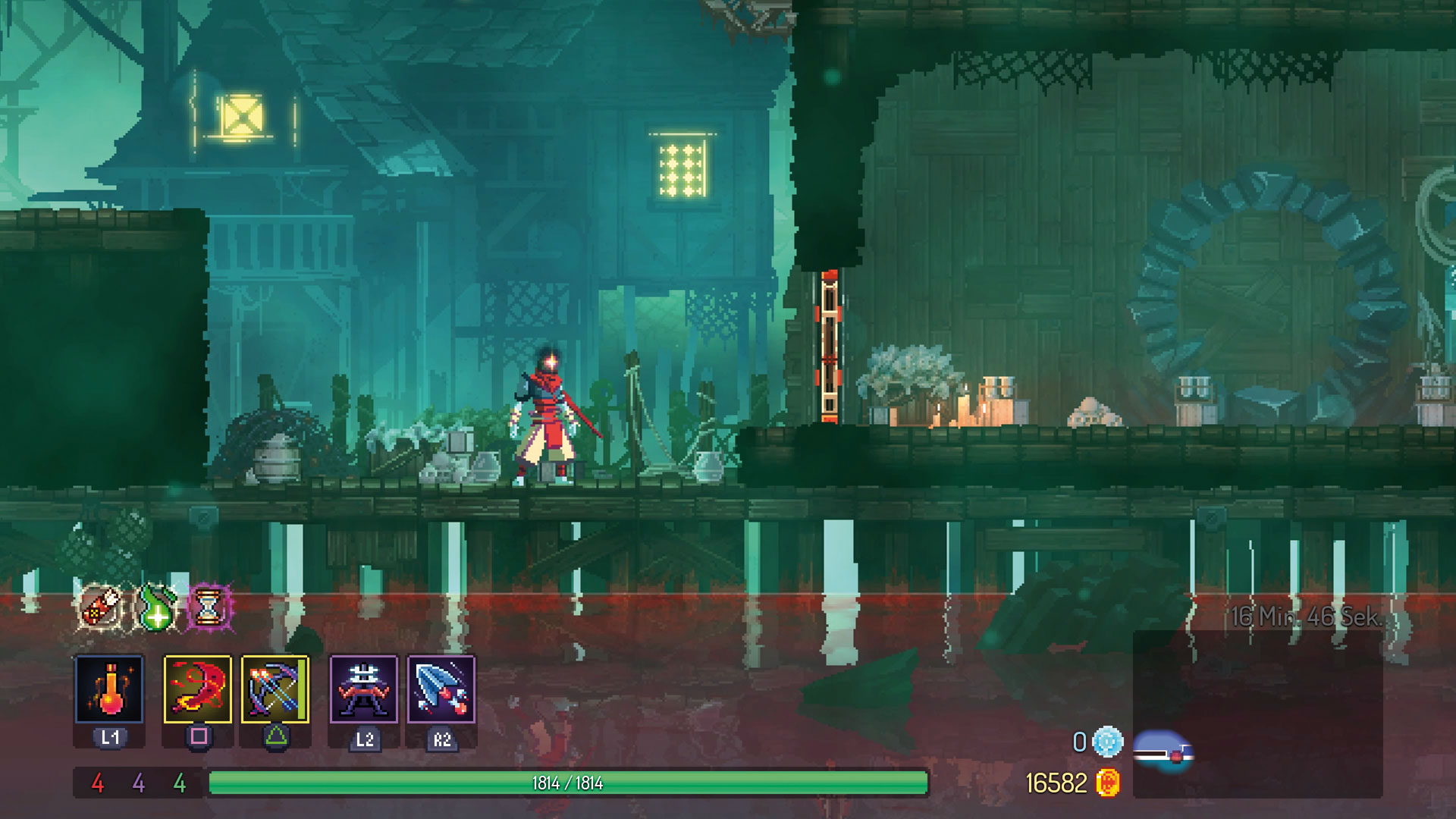Inspect the red bandage mutation icon
This screenshot has height=819, width=1456.
click(101, 607)
